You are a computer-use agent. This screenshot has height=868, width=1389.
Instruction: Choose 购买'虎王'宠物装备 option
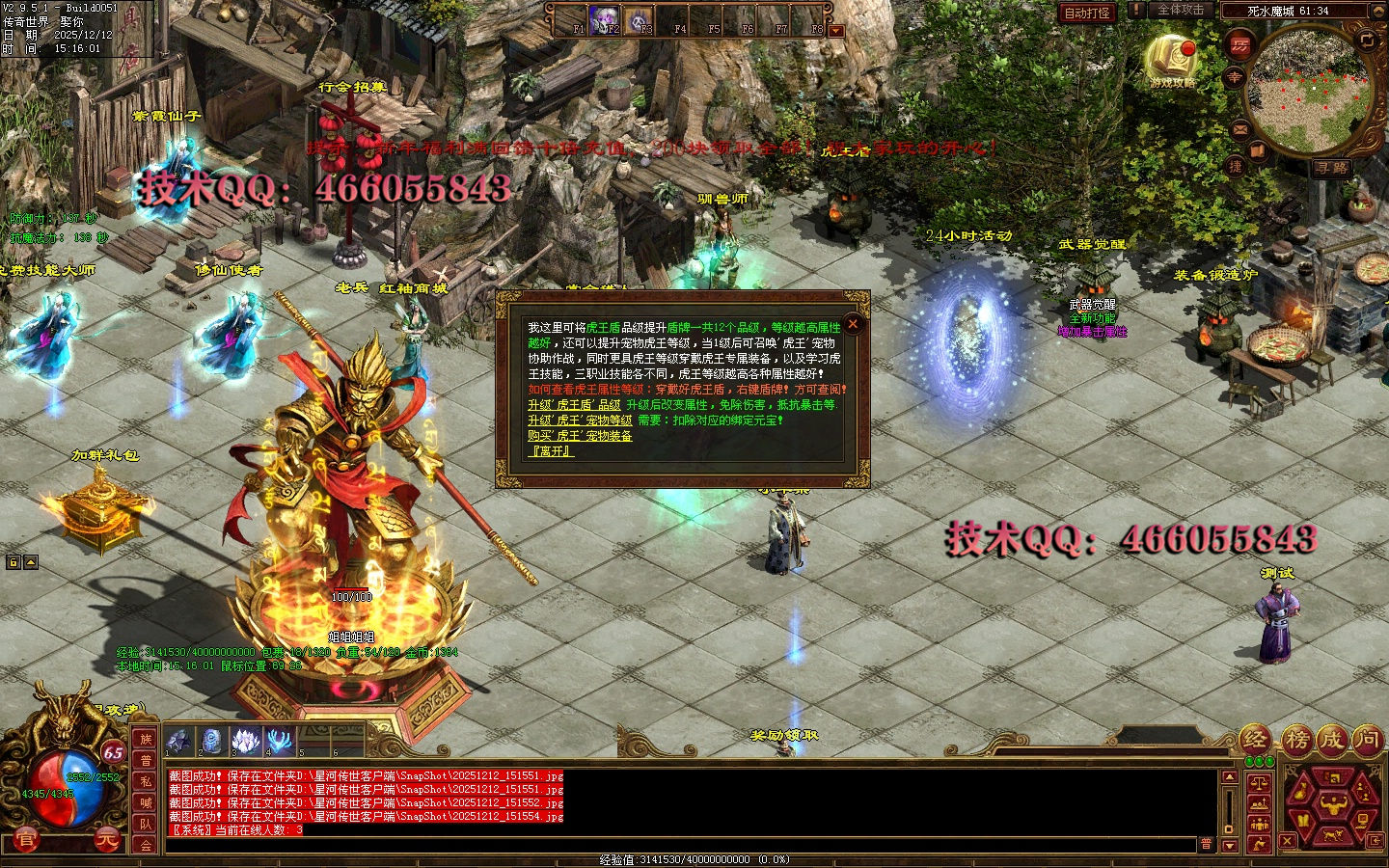[x=580, y=436]
